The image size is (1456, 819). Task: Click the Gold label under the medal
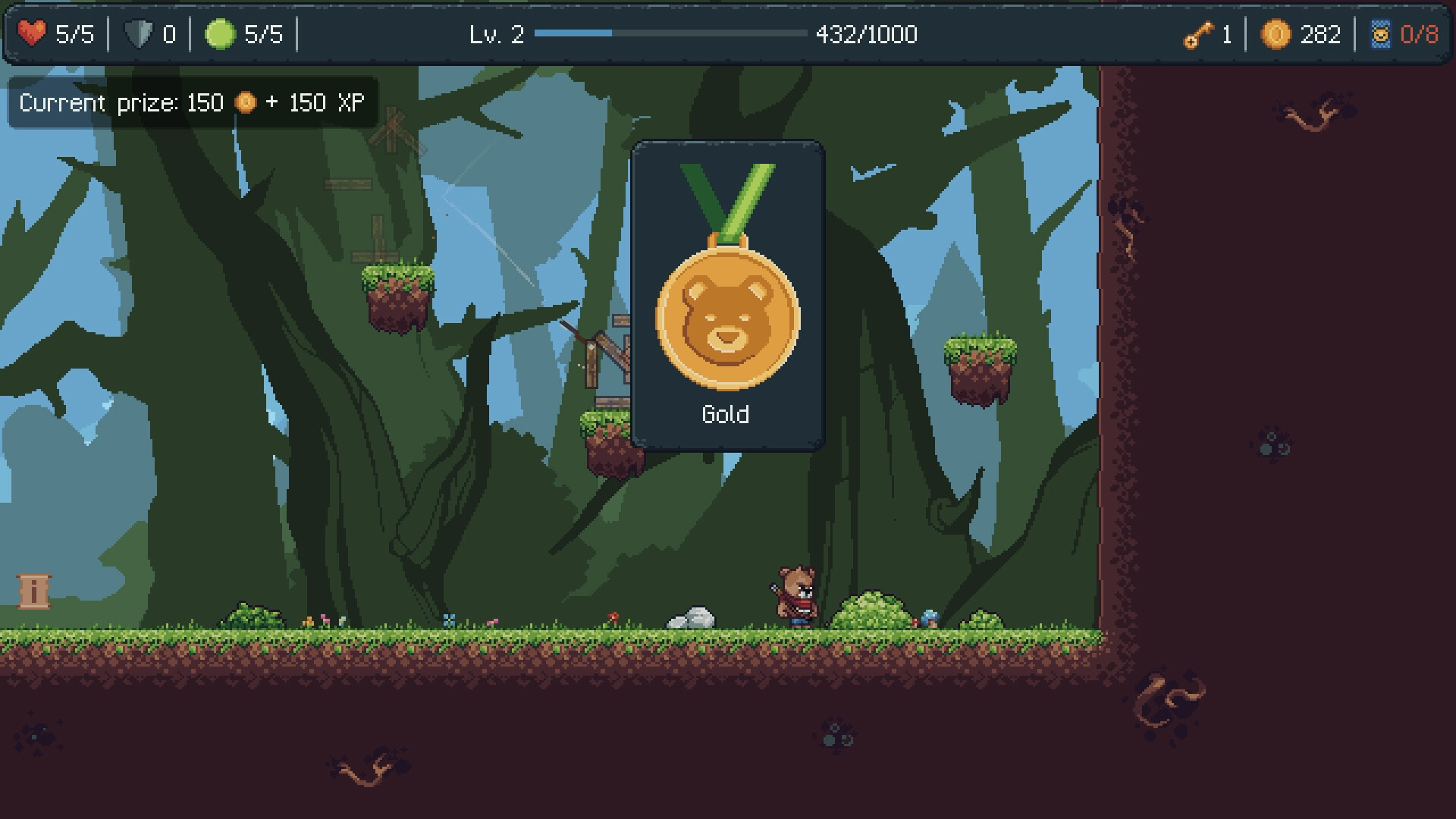727,415
